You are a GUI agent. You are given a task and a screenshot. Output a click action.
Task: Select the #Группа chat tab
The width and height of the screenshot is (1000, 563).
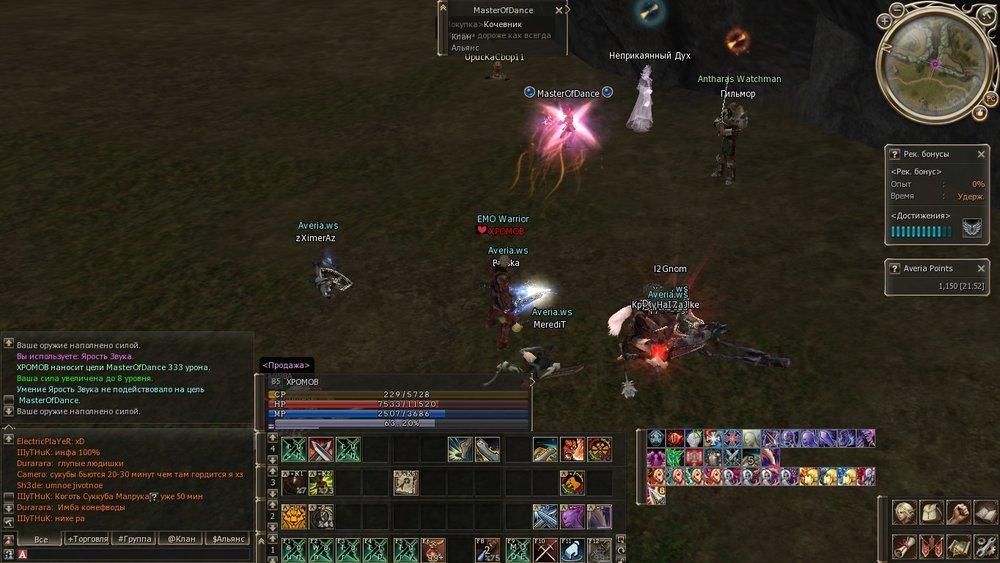point(134,539)
